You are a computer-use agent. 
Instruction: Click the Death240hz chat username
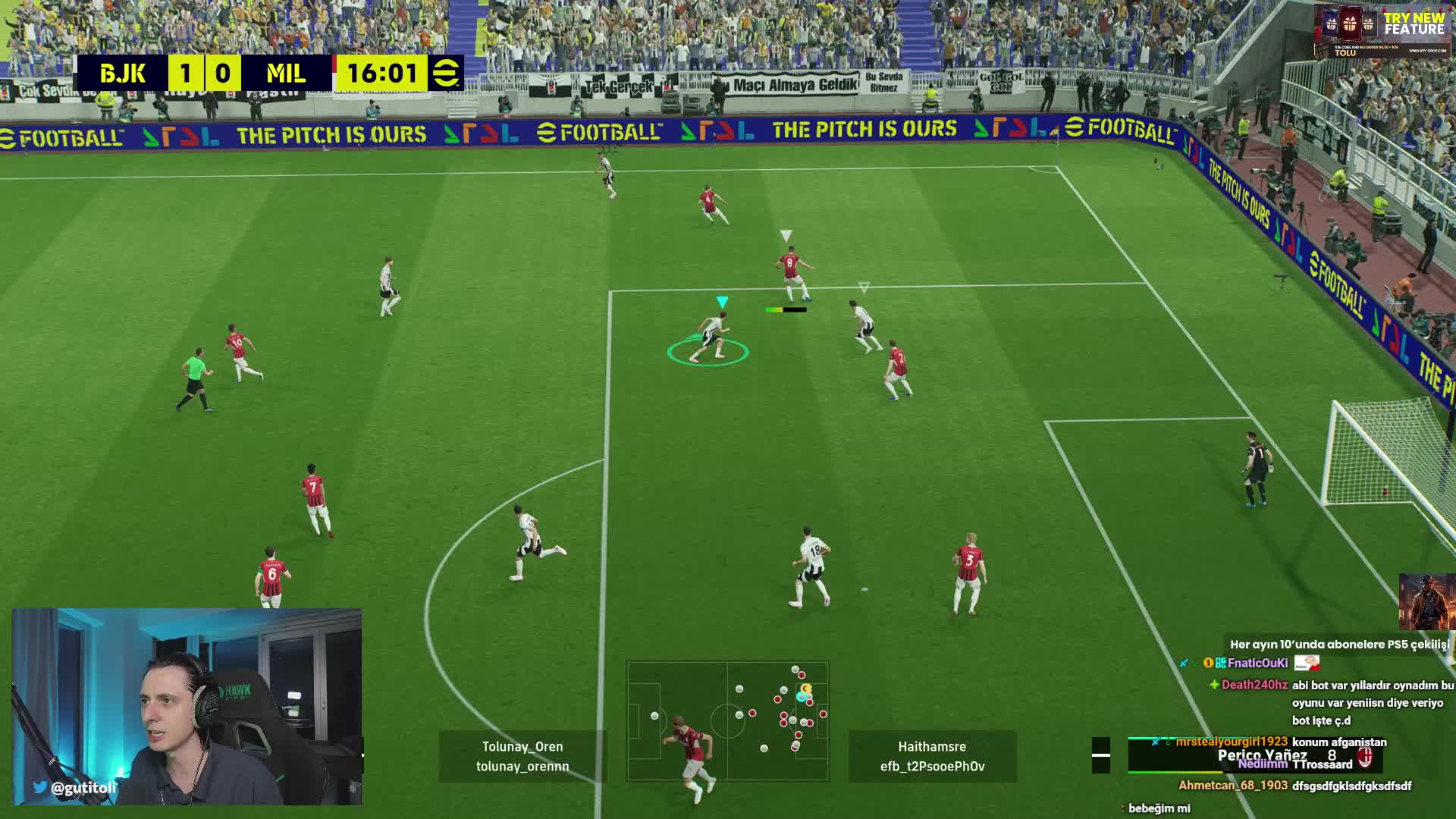tap(1254, 685)
